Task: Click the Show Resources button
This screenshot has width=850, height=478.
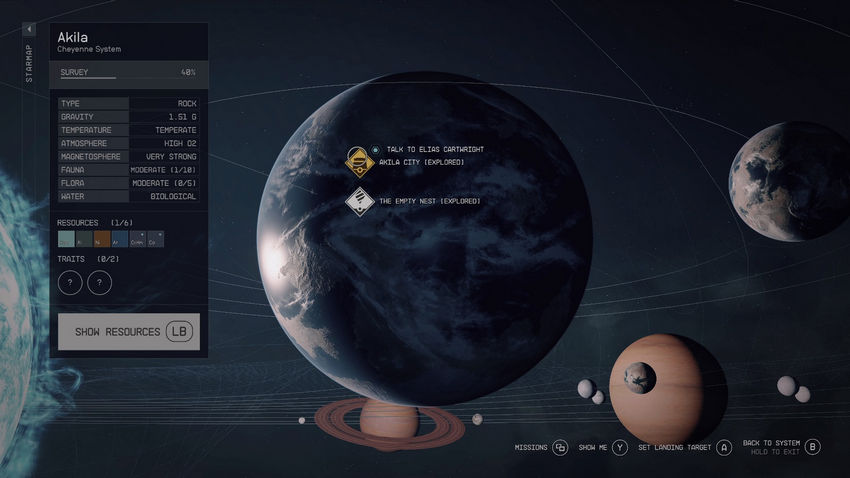Action: [128, 331]
